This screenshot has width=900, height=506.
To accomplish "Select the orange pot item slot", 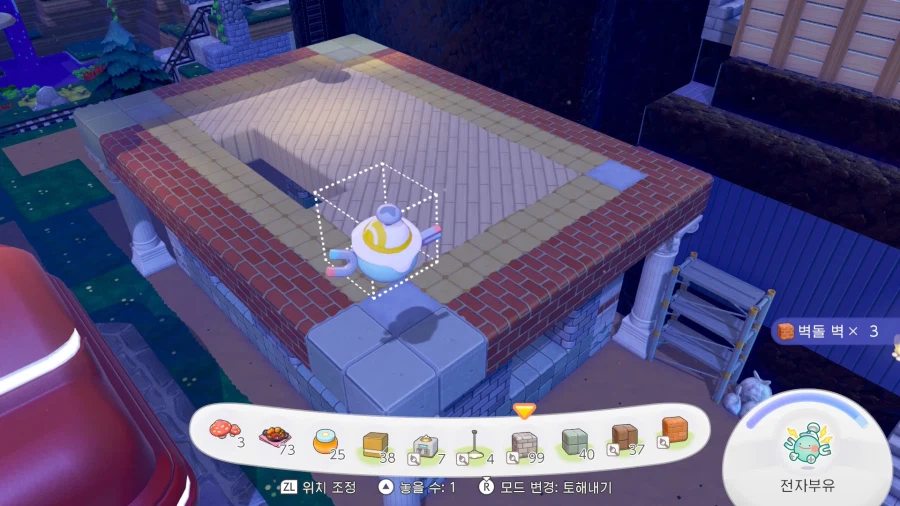I will [325, 440].
